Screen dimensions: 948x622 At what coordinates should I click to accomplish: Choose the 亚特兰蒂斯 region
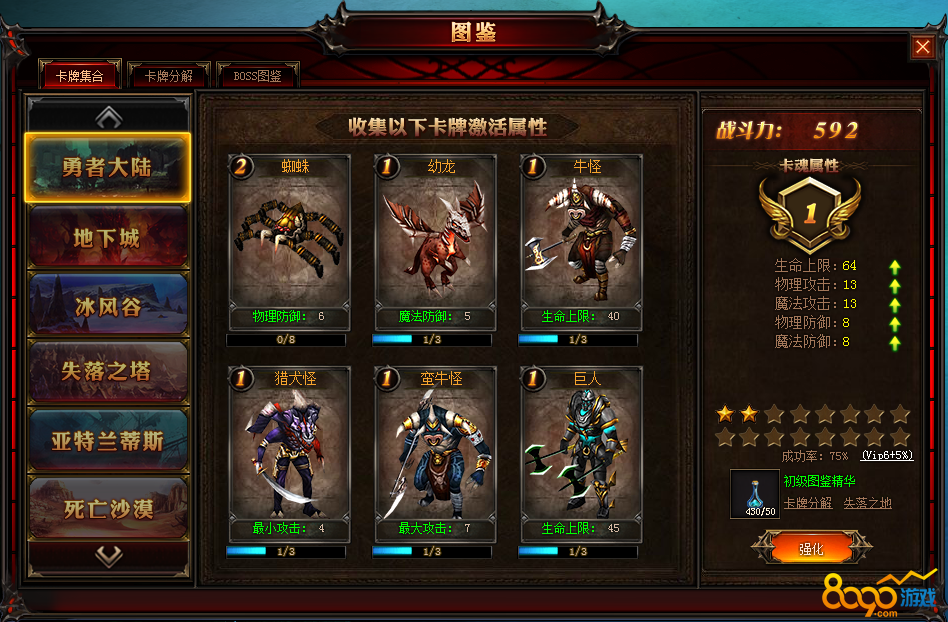(108, 440)
